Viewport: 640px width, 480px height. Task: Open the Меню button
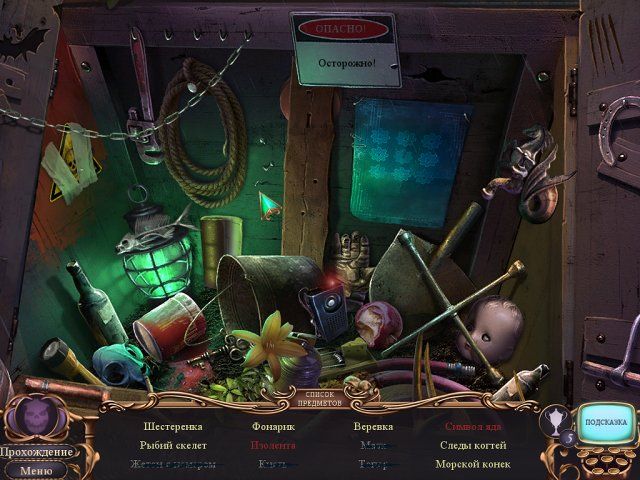click(x=36, y=469)
